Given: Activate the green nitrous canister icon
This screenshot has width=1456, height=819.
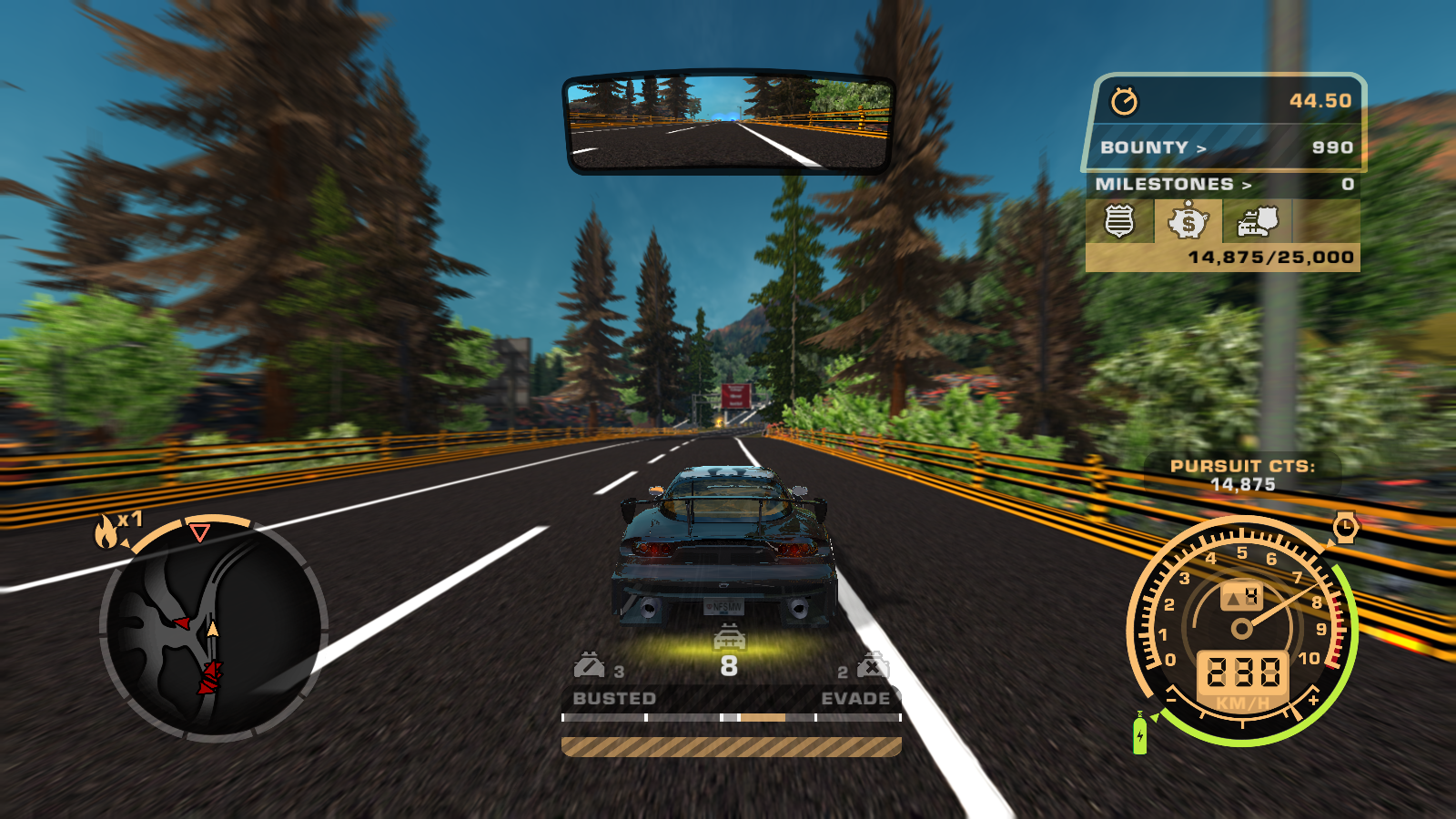Looking at the screenshot, I should coord(1139,734).
